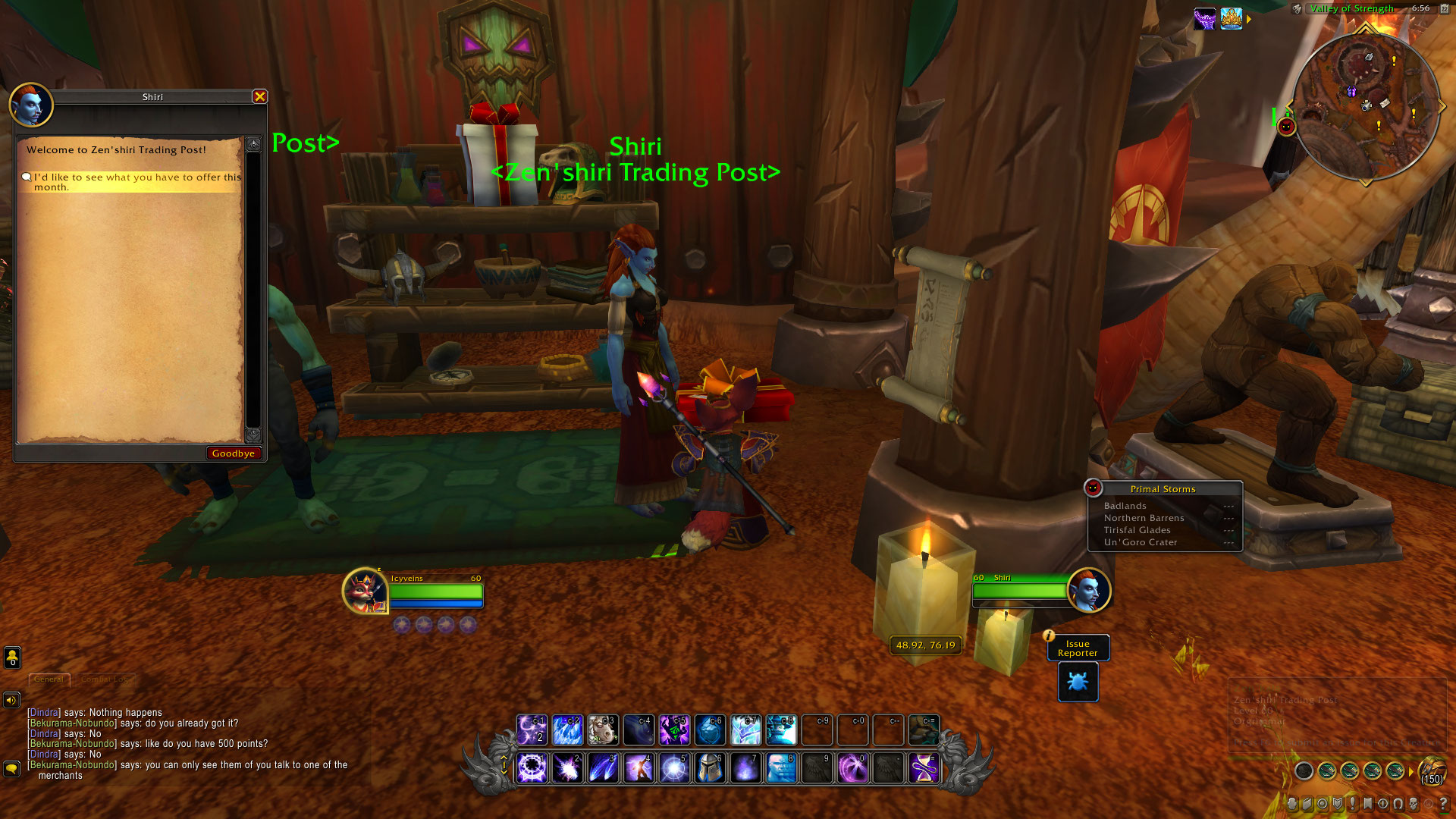Viewport: 1456px width, 819px height.
Task: Mute game audio with the speaker icon
Action: point(11,699)
